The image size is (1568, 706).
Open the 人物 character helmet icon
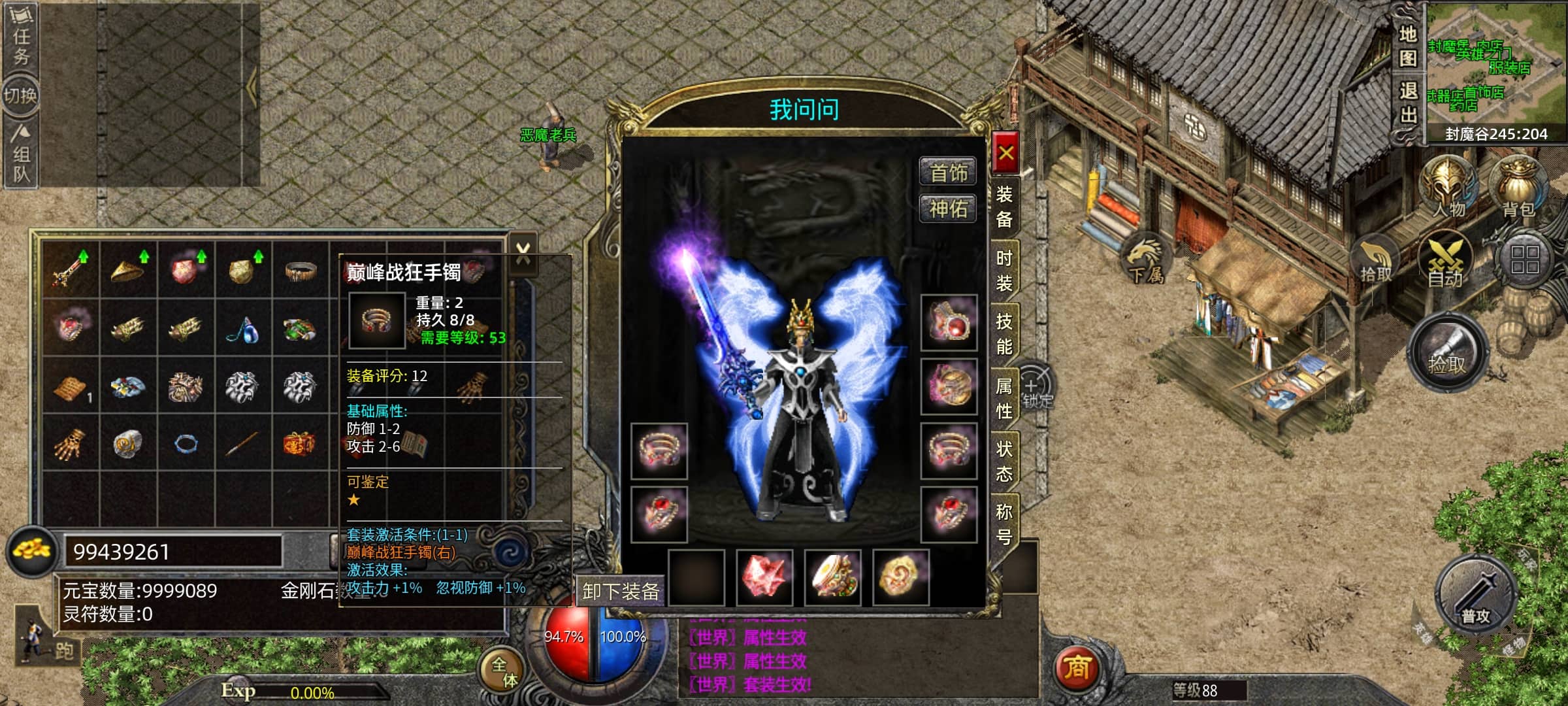tap(1448, 188)
